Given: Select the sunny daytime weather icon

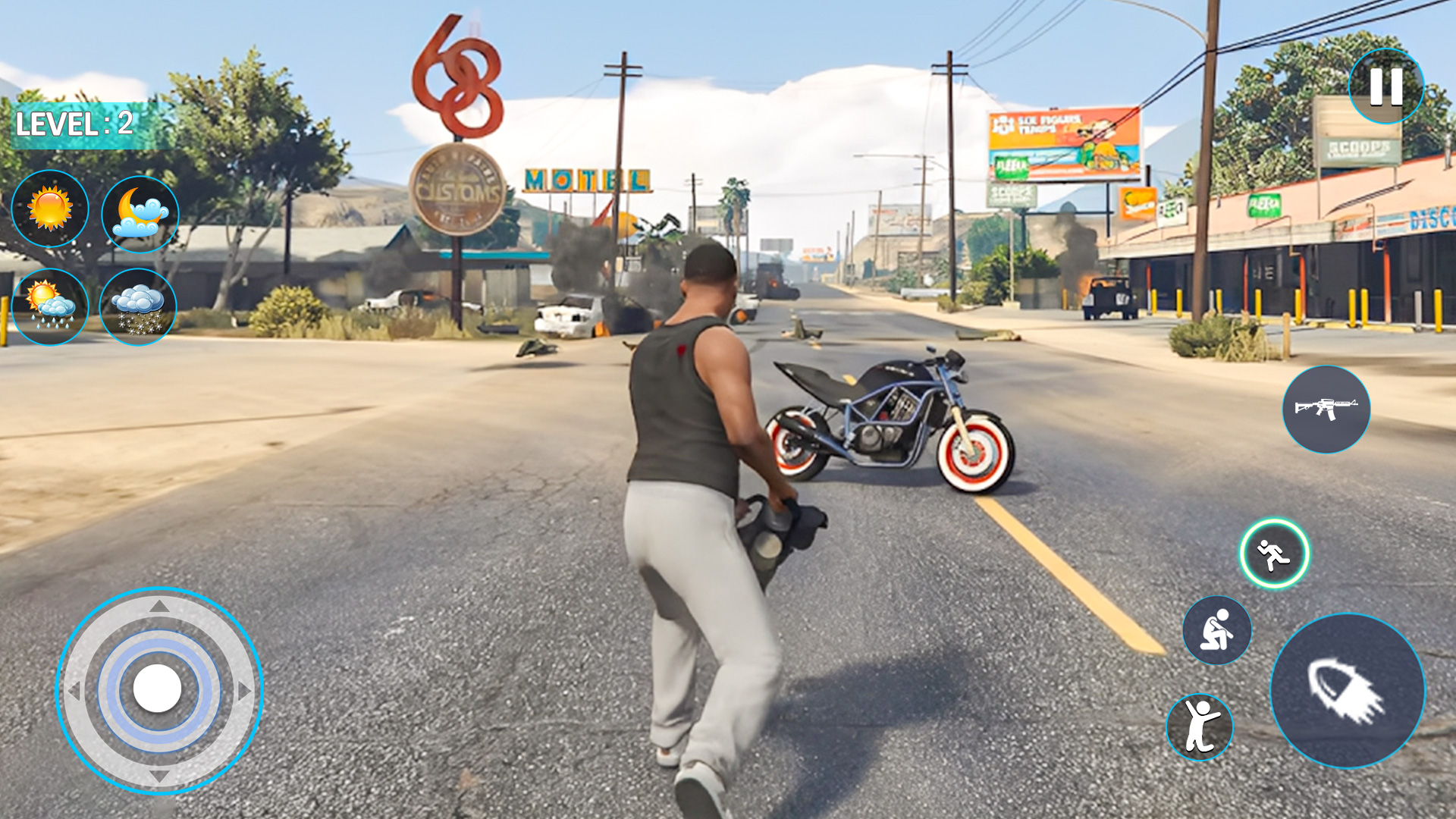Looking at the screenshot, I should (50, 210).
